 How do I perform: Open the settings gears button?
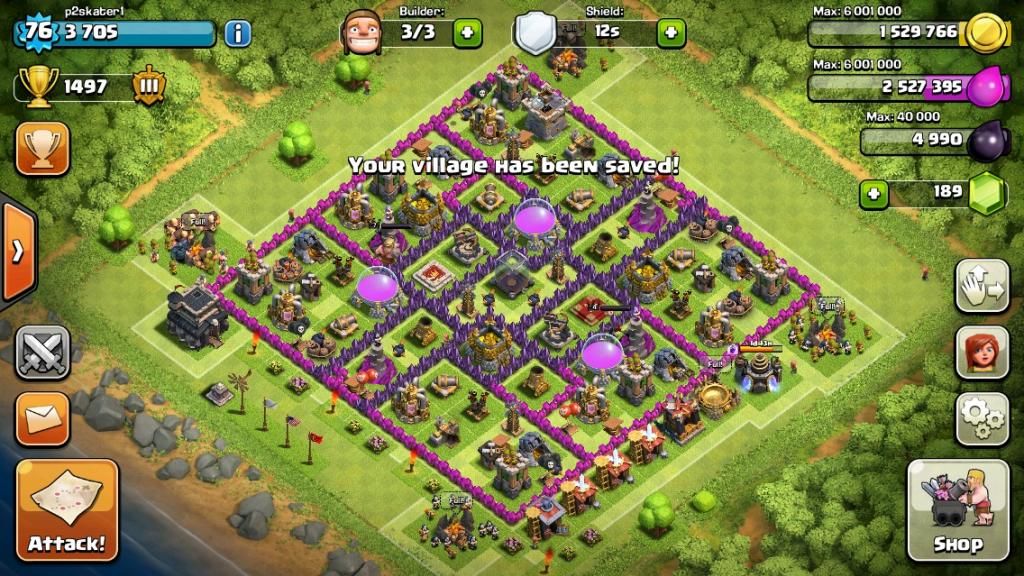(981, 418)
